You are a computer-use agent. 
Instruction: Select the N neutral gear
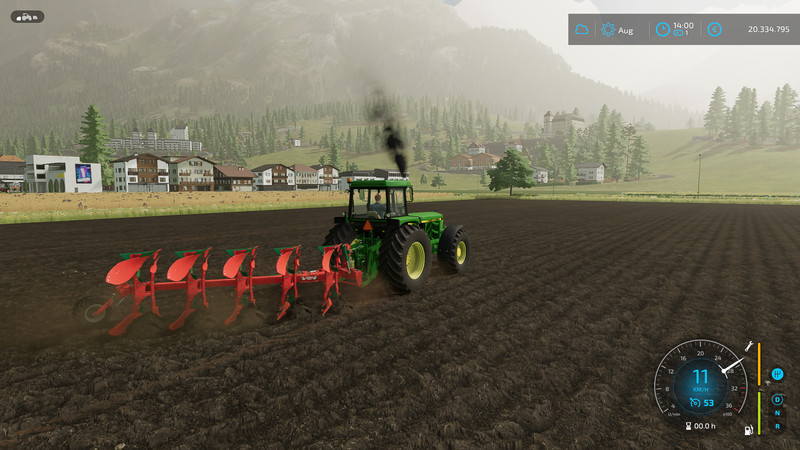tap(777, 413)
